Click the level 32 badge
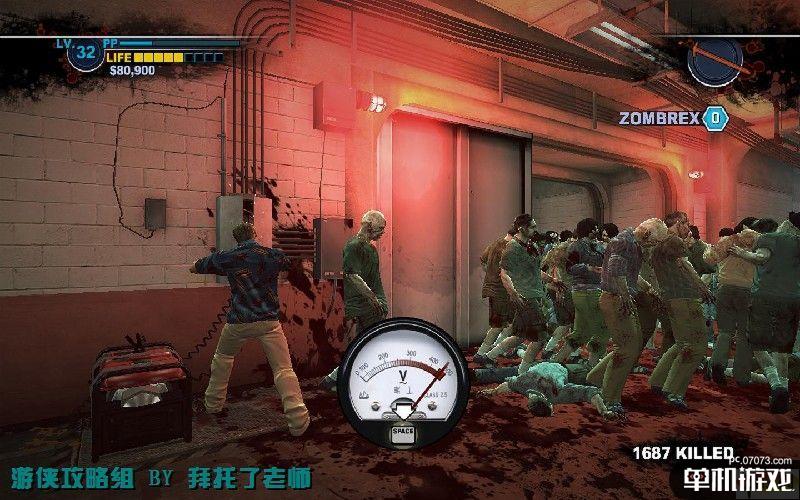800x500 pixels. pos(86,52)
